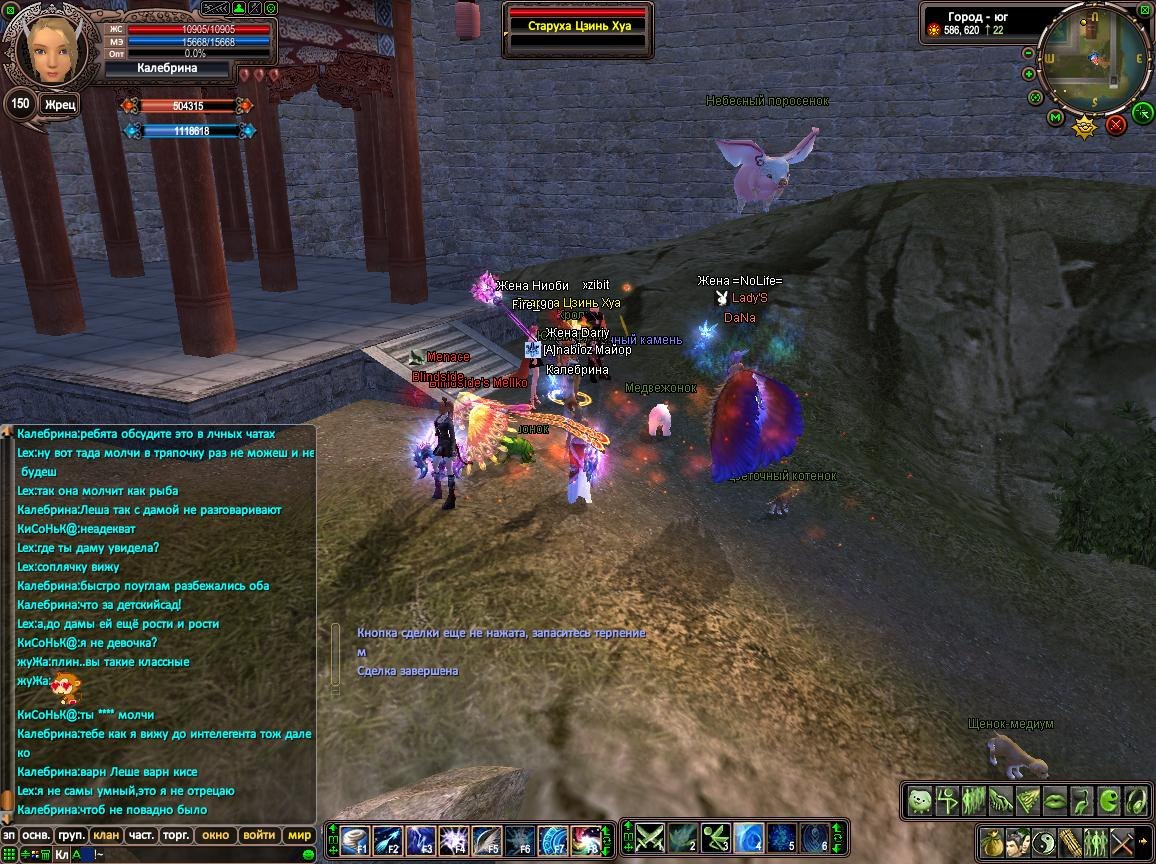Switch to the "груп." group chat tab
Viewport: 1156px width, 864px height.
pyautogui.click(x=71, y=835)
